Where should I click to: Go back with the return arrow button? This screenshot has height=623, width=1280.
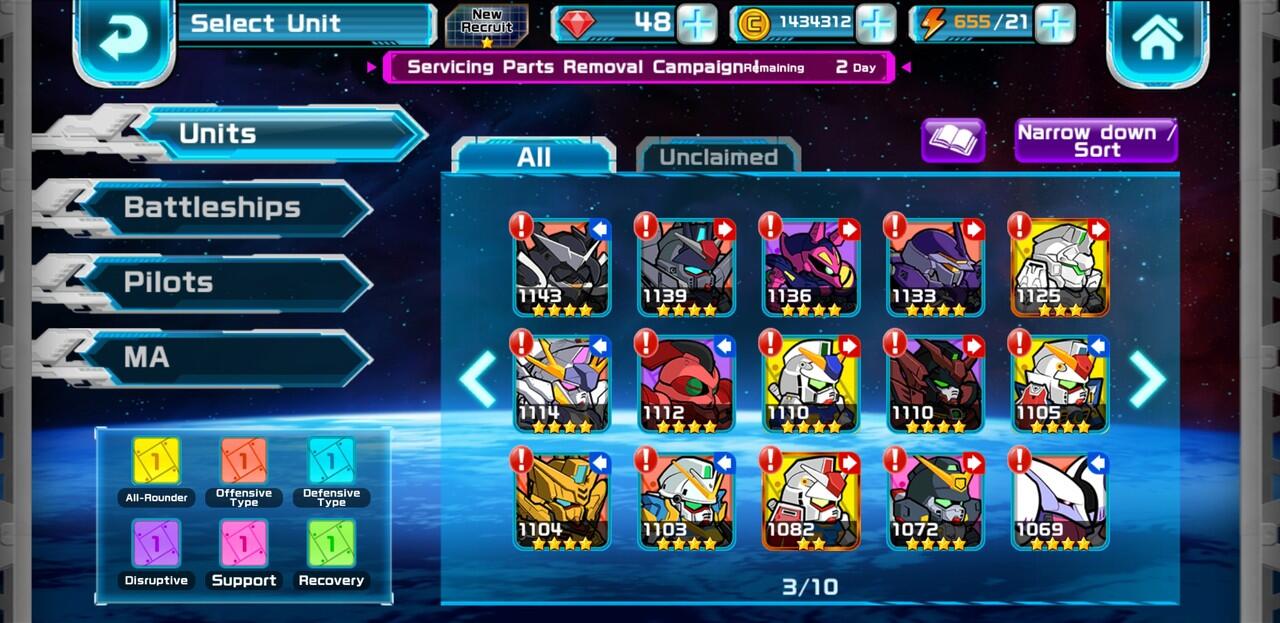[124, 37]
